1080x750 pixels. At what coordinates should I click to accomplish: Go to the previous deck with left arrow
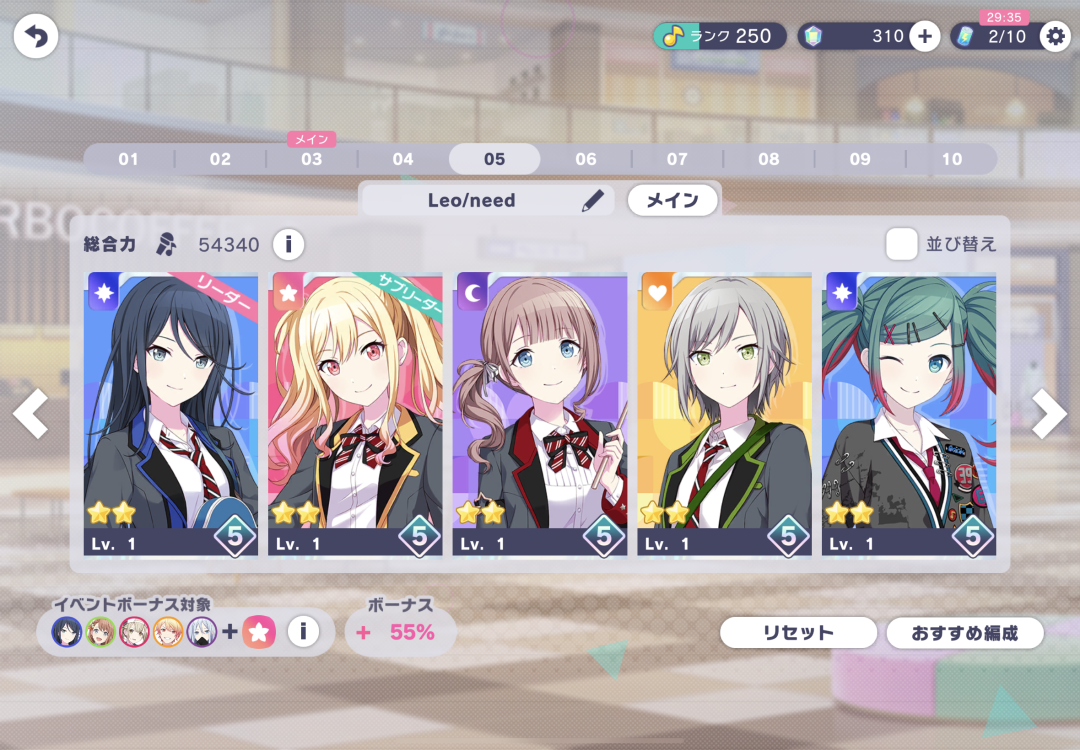pyautogui.click(x=30, y=413)
